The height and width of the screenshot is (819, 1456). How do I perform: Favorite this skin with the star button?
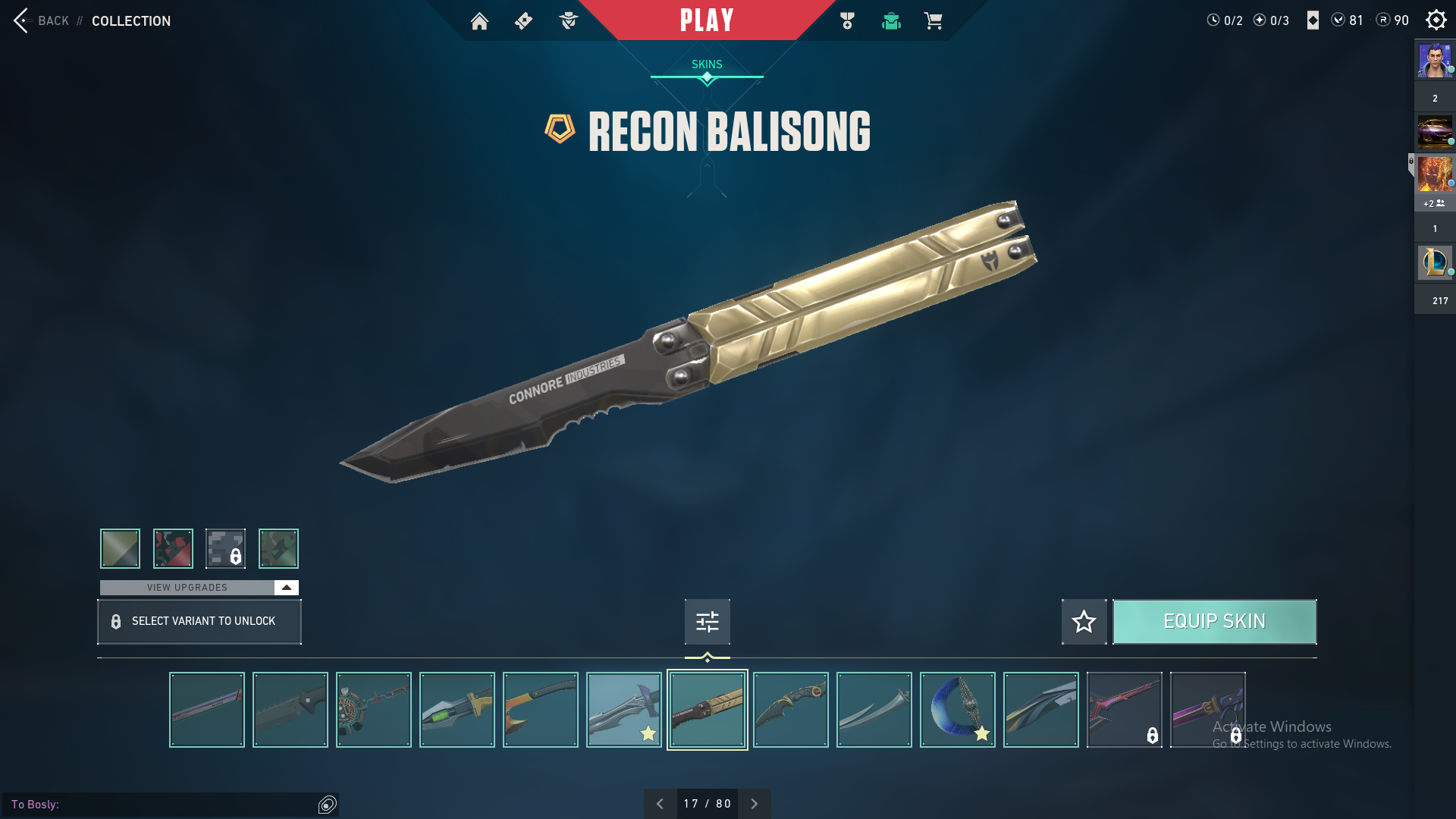[1084, 622]
